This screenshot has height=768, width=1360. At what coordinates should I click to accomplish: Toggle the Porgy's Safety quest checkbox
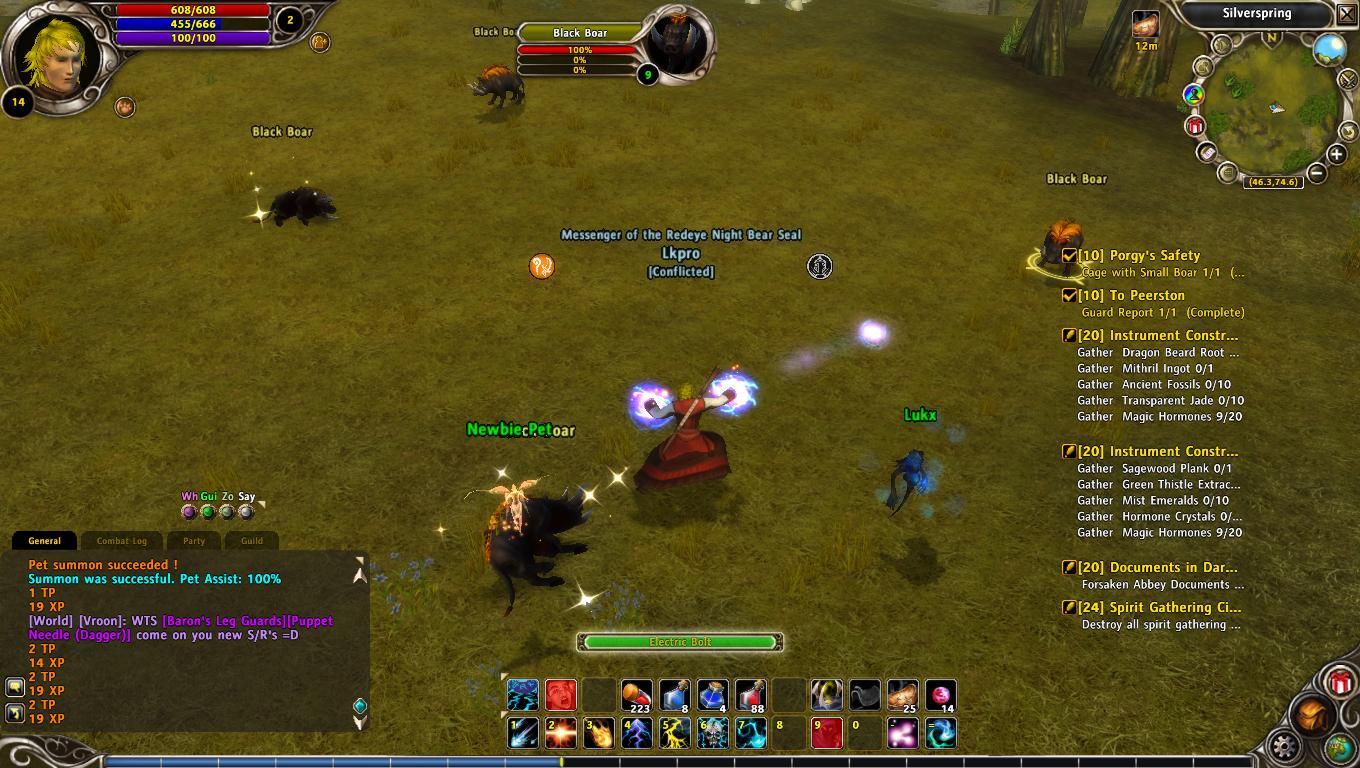click(1069, 256)
